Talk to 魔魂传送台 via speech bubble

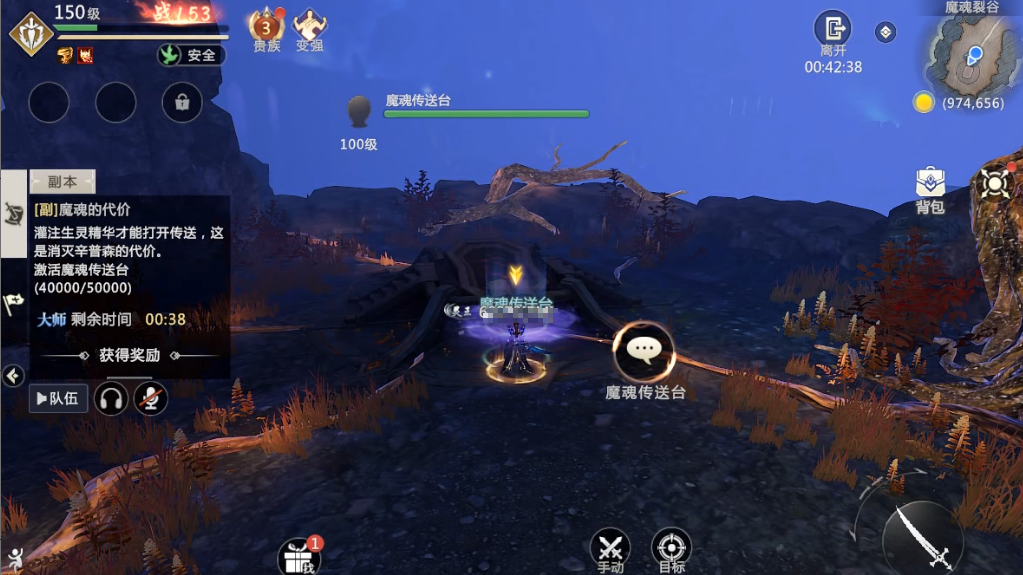[x=644, y=350]
